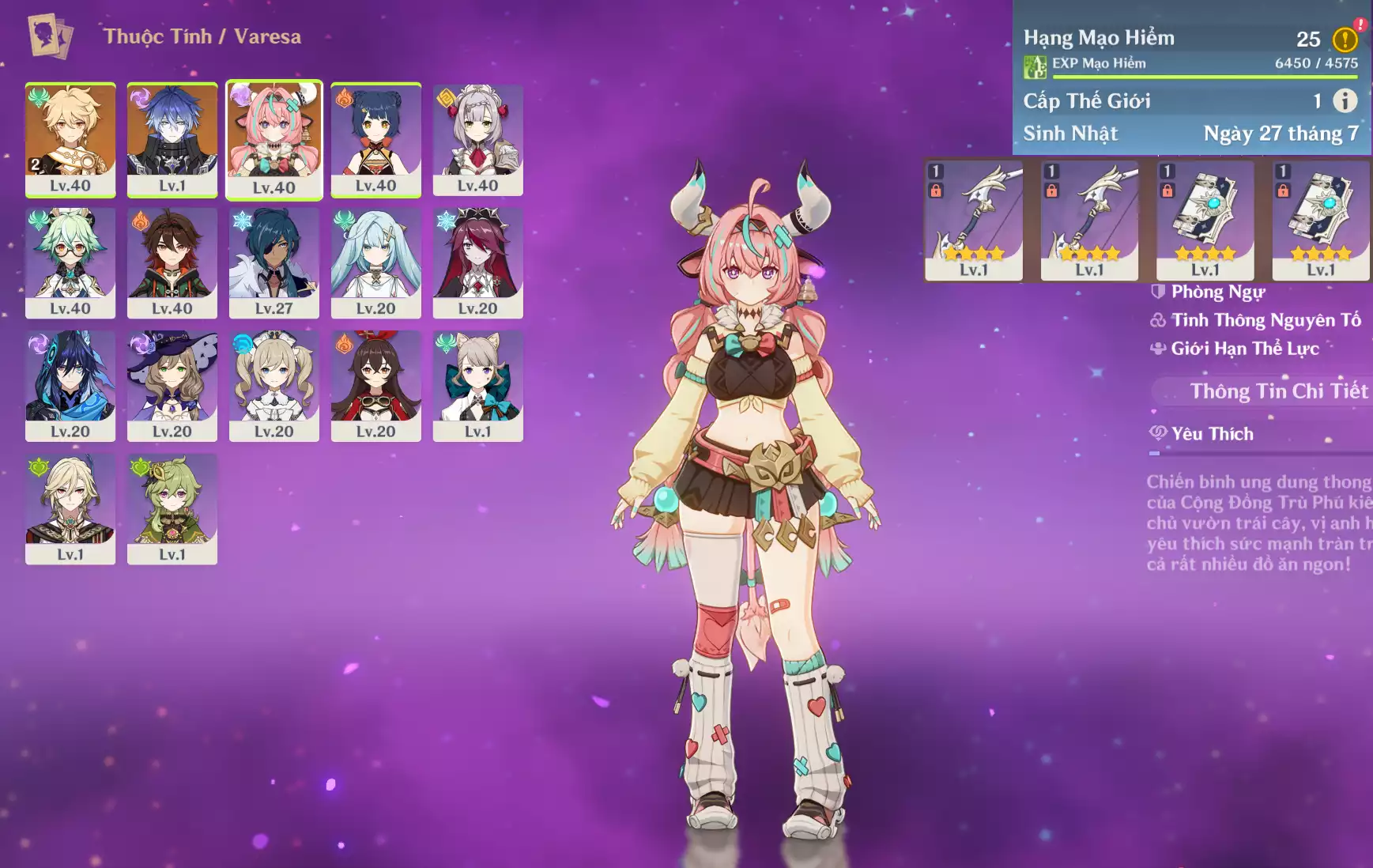
Task: Pick Kaeya at Lv.27
Action: [274, 262]
